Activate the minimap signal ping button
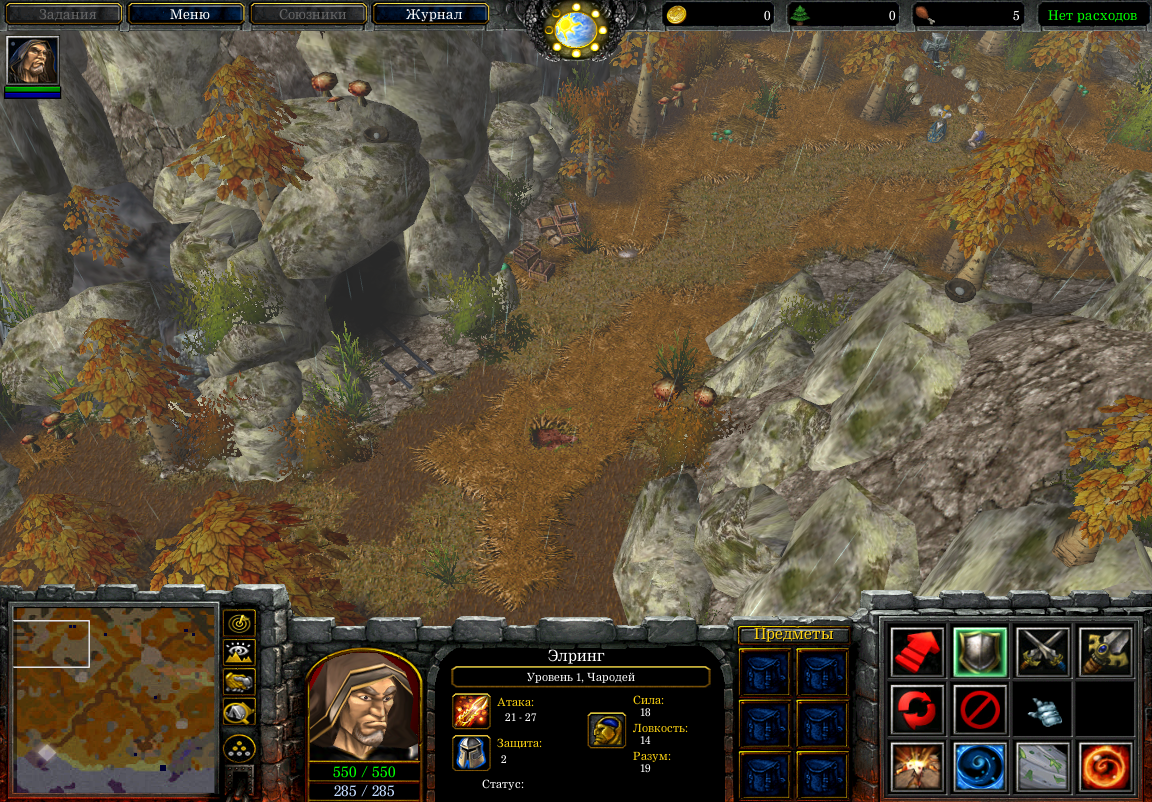The height and width of the screenshot is (802, 1152). point(239,623)
